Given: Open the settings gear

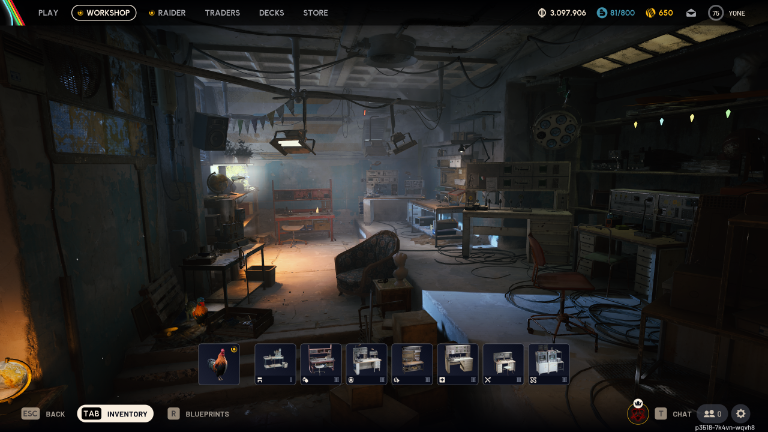Looking at the screenshot, I should coord(741,413).
